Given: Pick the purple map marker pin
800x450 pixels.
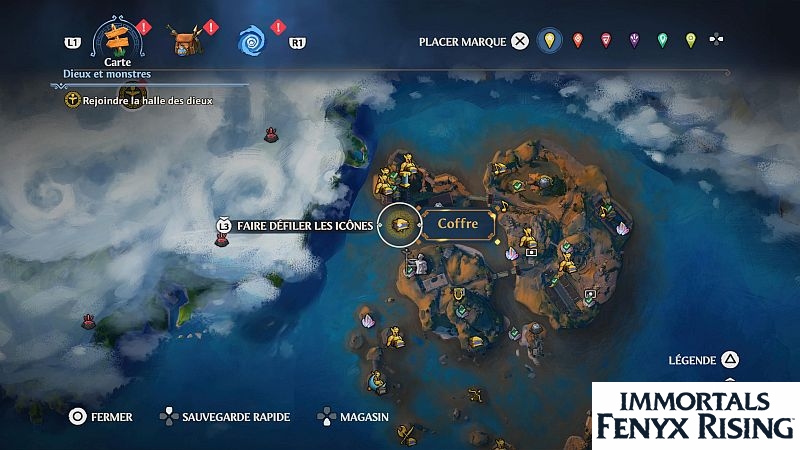Looking at the screenshot, I should point(633,41).
